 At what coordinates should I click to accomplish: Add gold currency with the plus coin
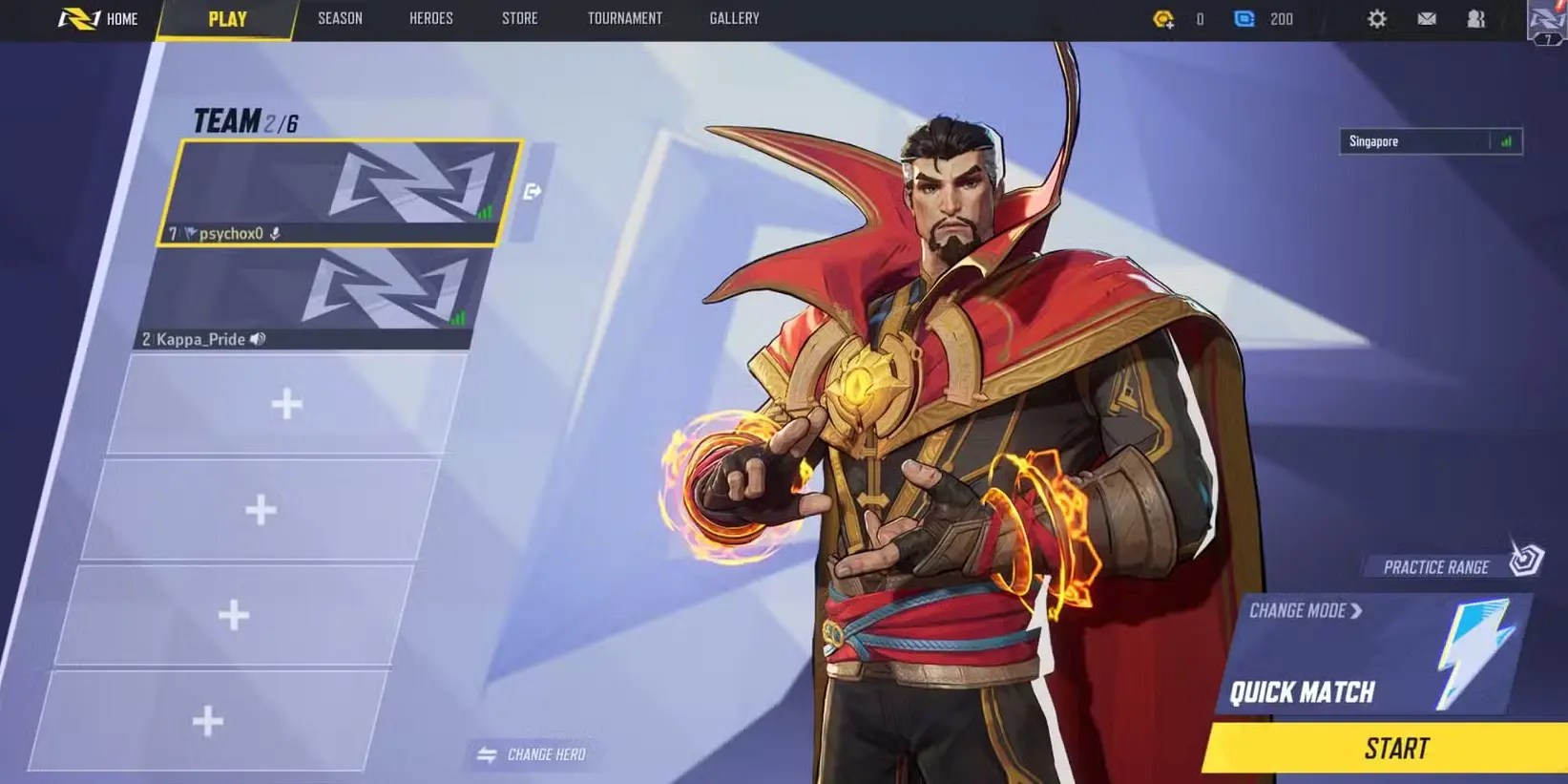1163,19
